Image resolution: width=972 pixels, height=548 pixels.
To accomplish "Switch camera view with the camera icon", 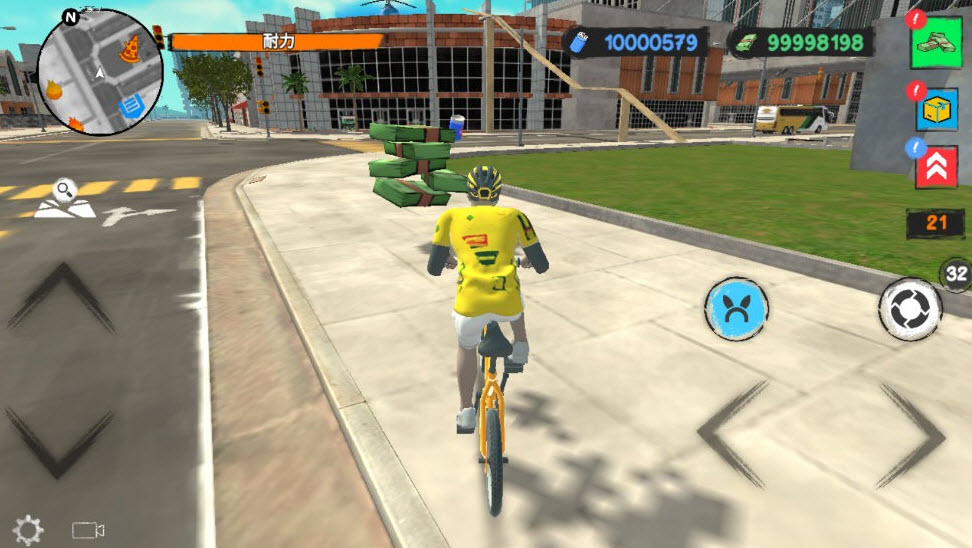I will [88, 530].
